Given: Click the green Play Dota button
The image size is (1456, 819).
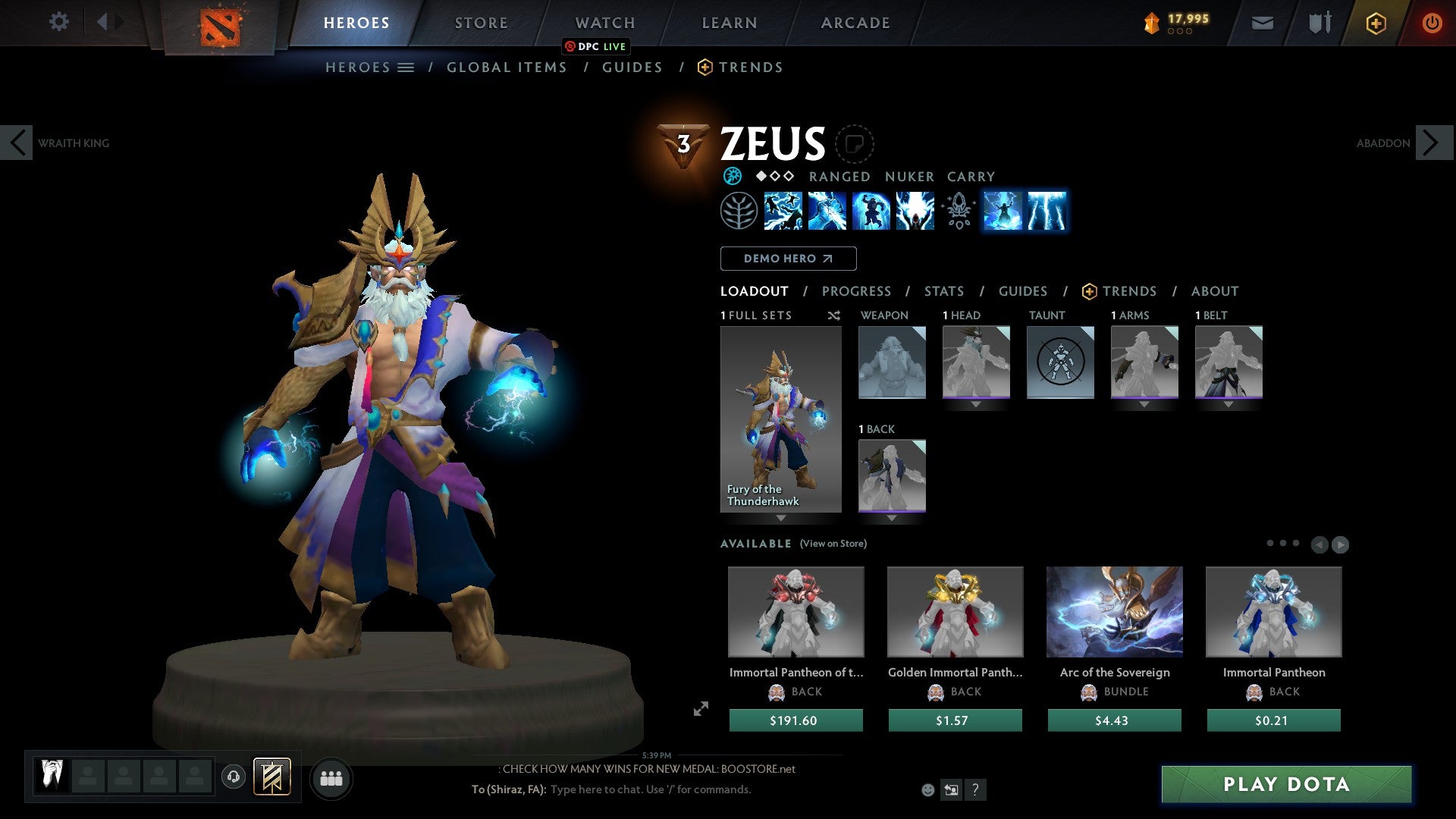Looking at the screenshot, I should [1286, 784].
